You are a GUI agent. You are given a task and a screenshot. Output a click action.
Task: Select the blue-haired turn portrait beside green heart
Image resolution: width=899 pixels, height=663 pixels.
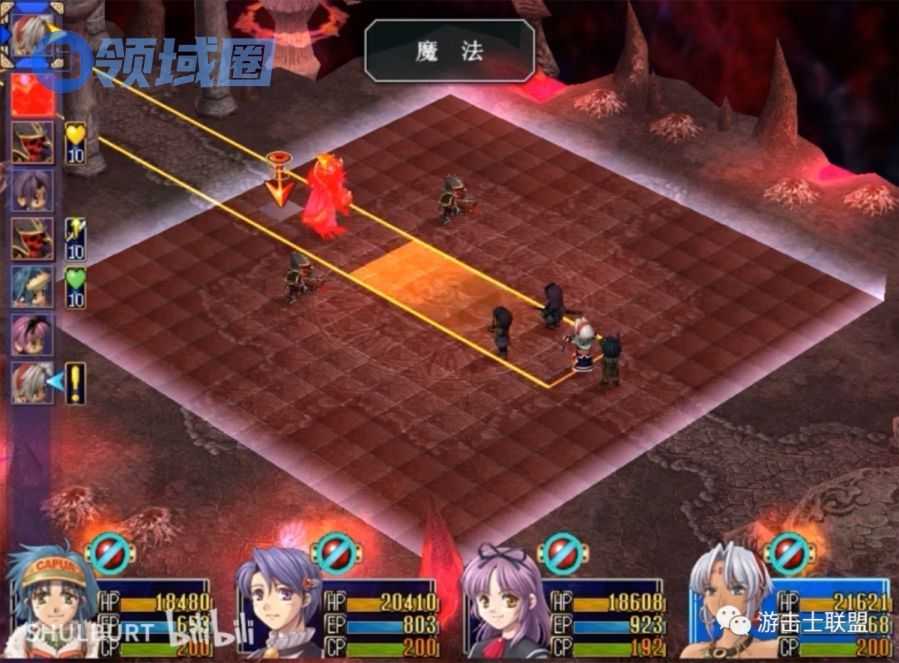[32, 286]
